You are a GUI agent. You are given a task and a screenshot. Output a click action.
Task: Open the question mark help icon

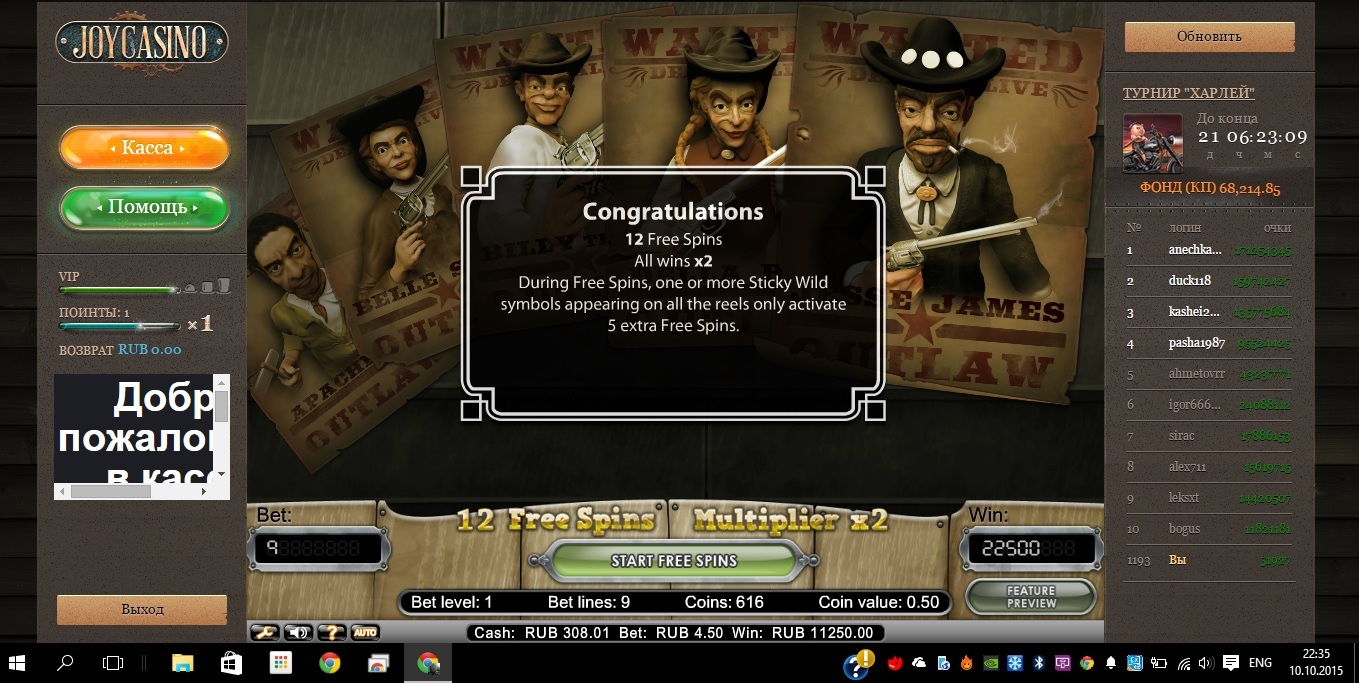[332, 632]
